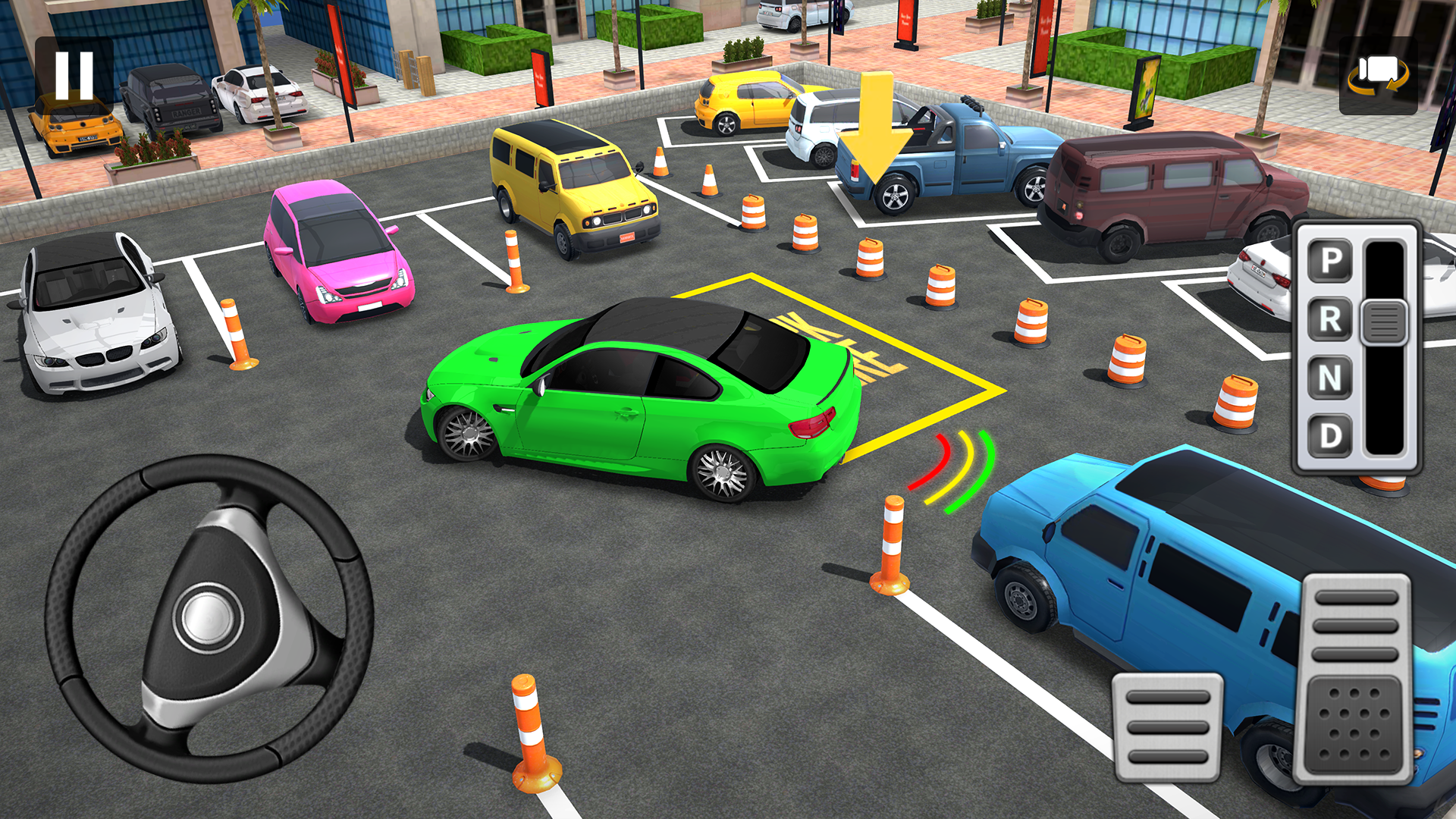Viewport: 1456px width, 819px height.
Task: Switch the camera view
Action: coord(1378,76)
